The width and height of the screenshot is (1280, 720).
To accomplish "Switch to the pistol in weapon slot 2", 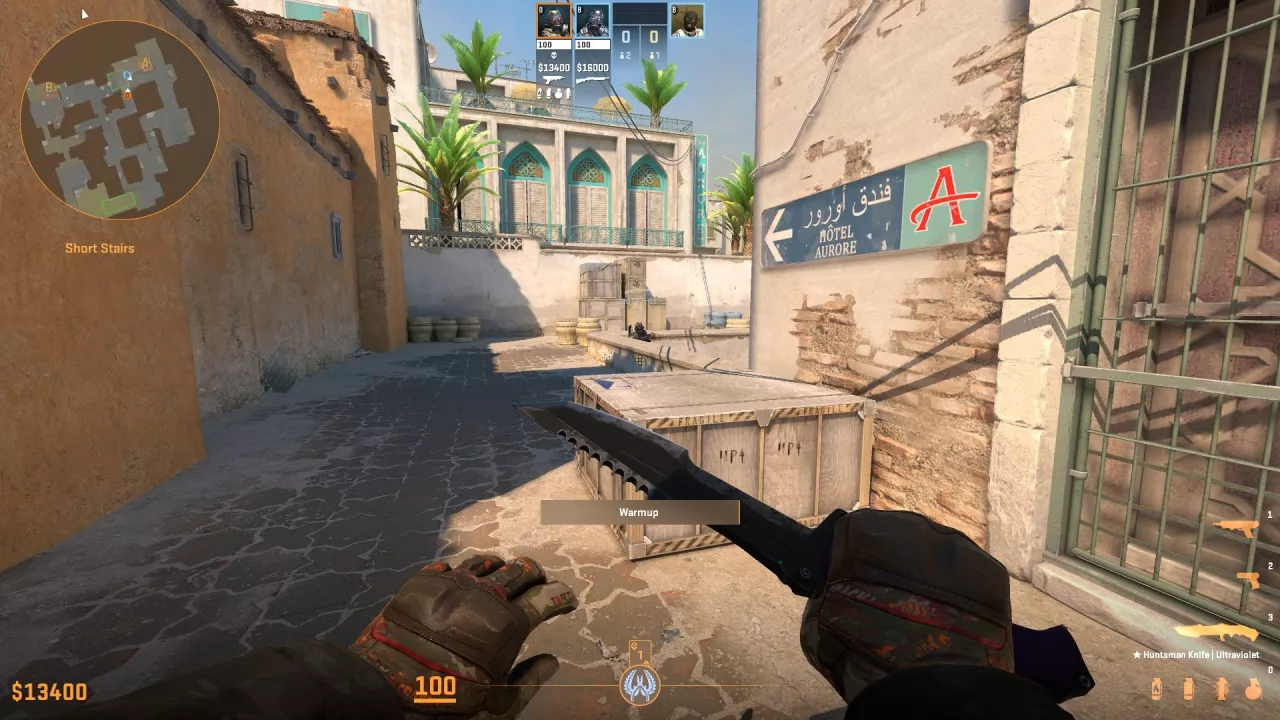I will pyautogui.click(x=1248, y=579).
